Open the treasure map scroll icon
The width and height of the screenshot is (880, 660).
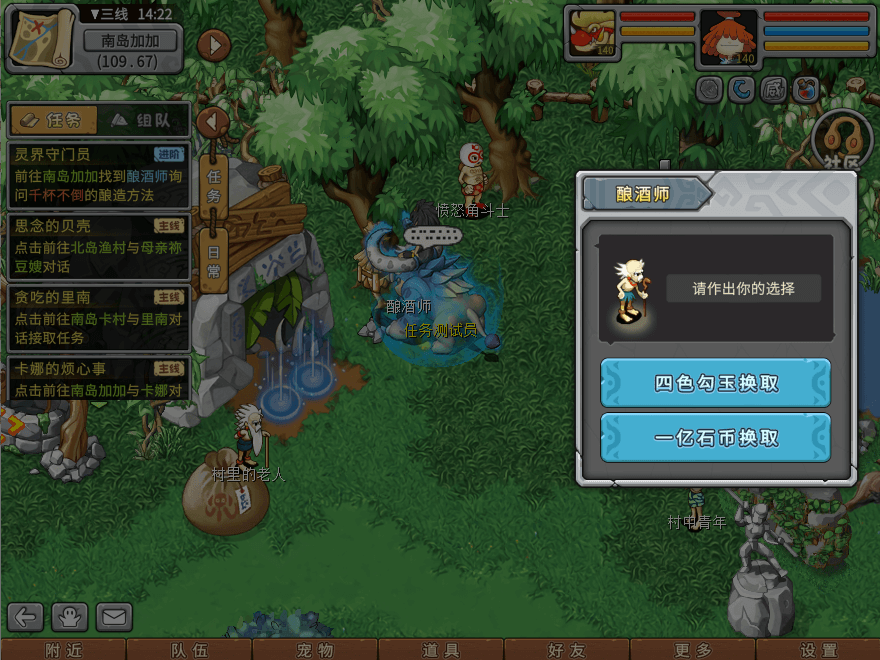(42, 37)
